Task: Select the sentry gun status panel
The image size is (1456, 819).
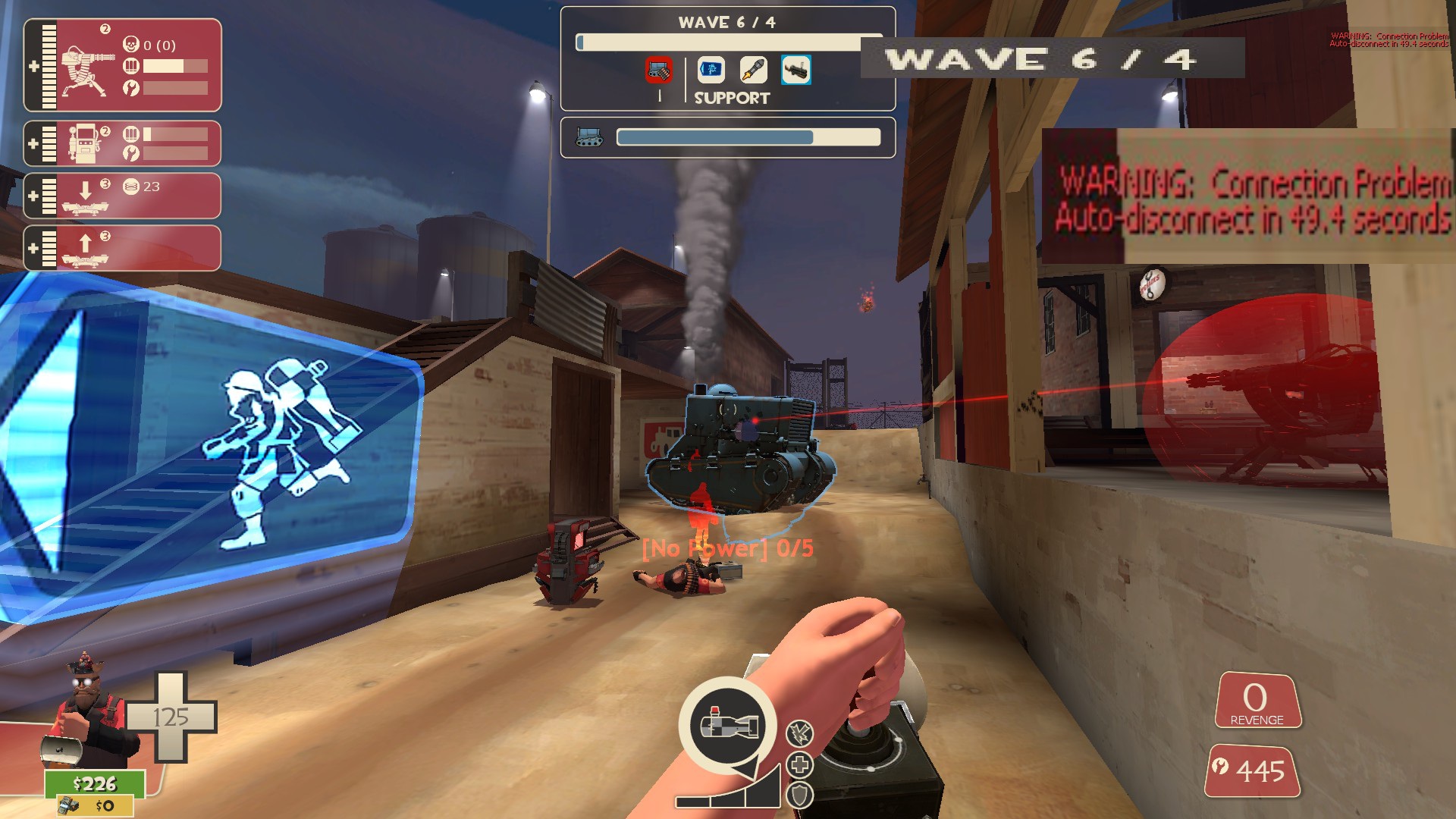Action: [x=123, y=65]
